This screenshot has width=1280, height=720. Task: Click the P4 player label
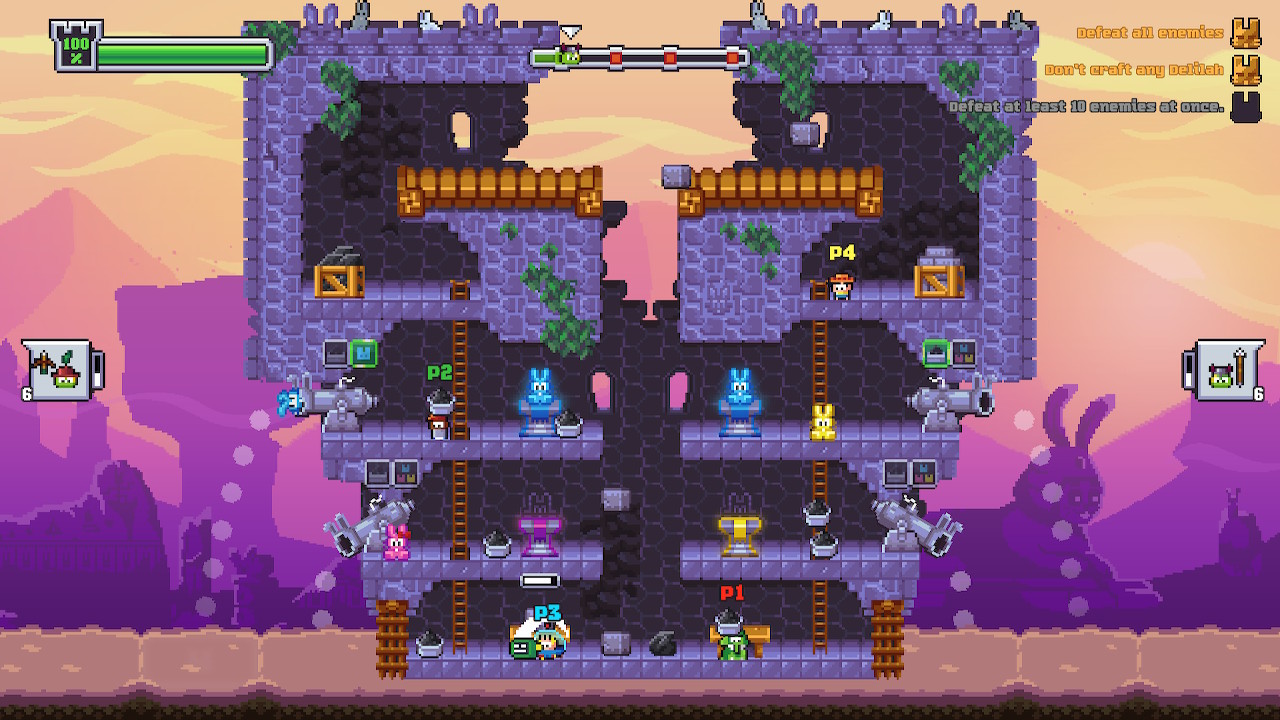(x=841, y=253)
